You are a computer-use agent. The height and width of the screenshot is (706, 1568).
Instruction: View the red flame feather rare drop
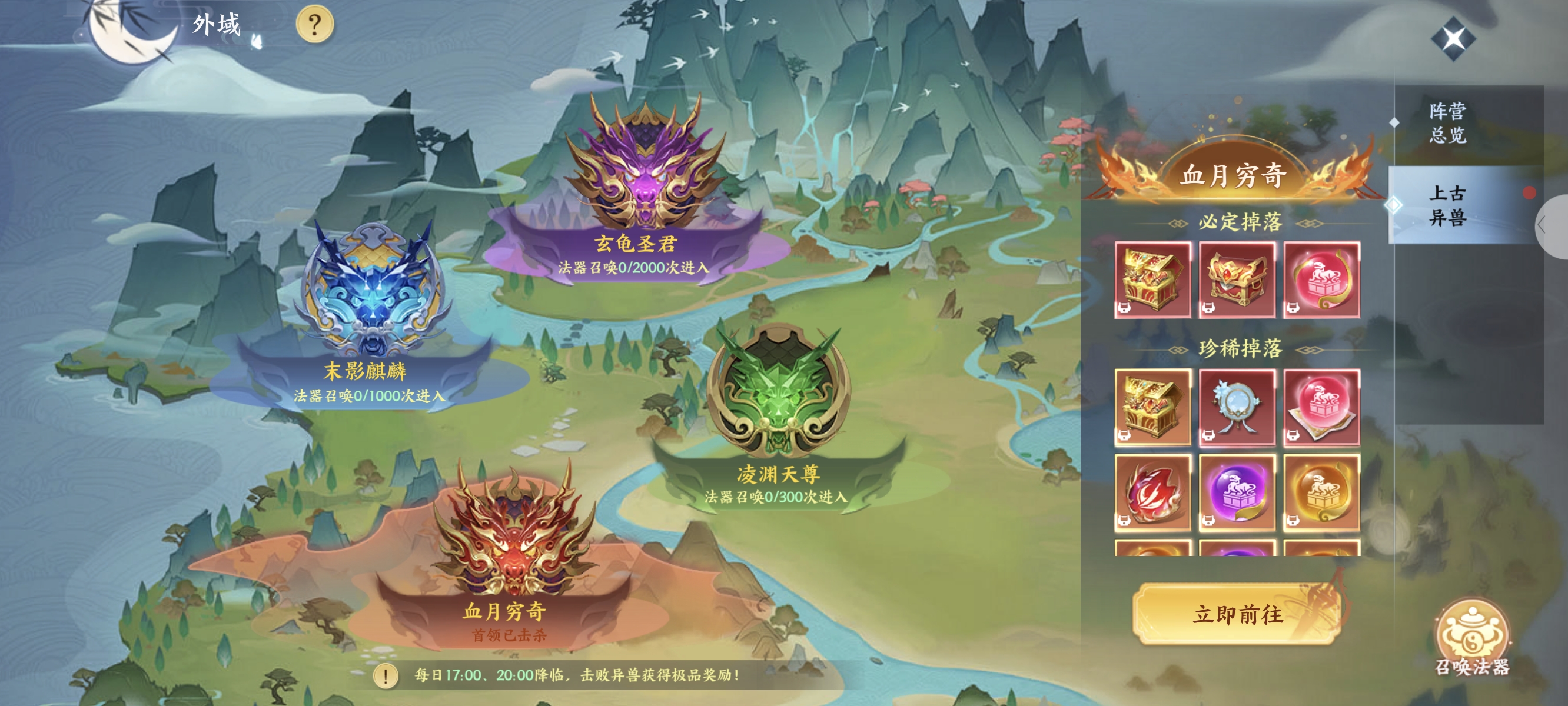pyautogui.click(x=1152, y=492)
